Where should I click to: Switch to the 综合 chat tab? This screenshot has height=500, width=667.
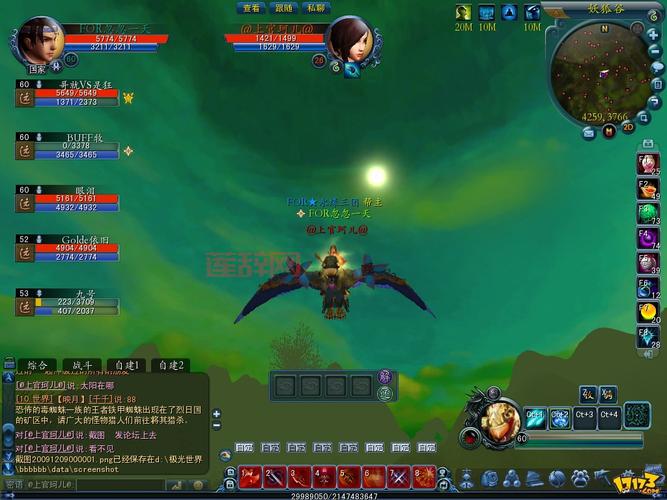coord(38,365)
